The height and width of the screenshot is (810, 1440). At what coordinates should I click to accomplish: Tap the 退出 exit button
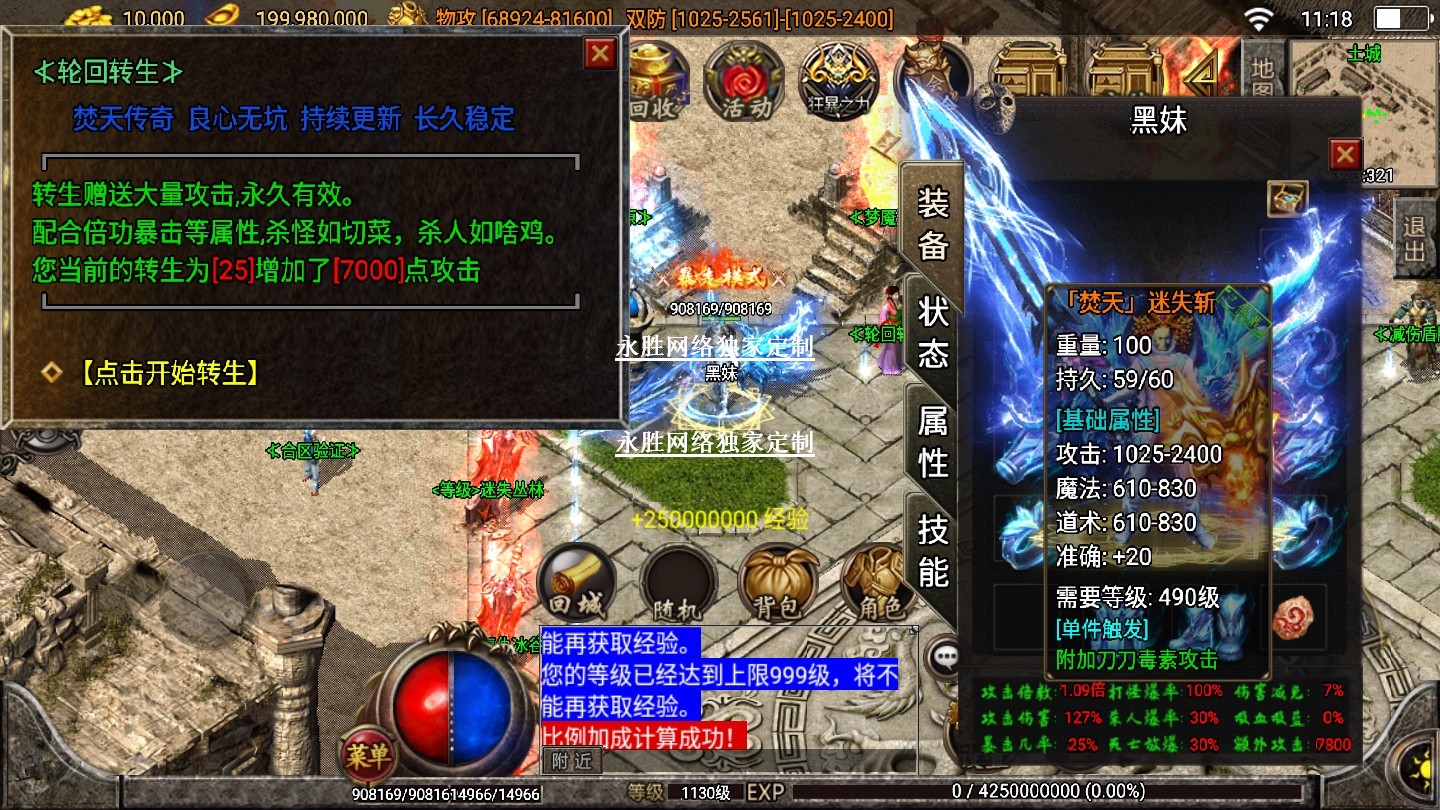pos(1415,237)
